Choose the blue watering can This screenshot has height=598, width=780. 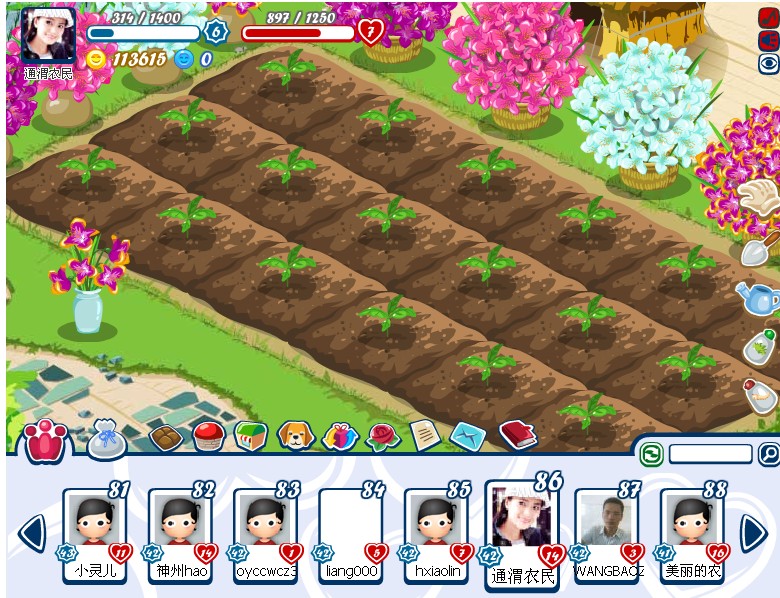click(x=758, y=297)
